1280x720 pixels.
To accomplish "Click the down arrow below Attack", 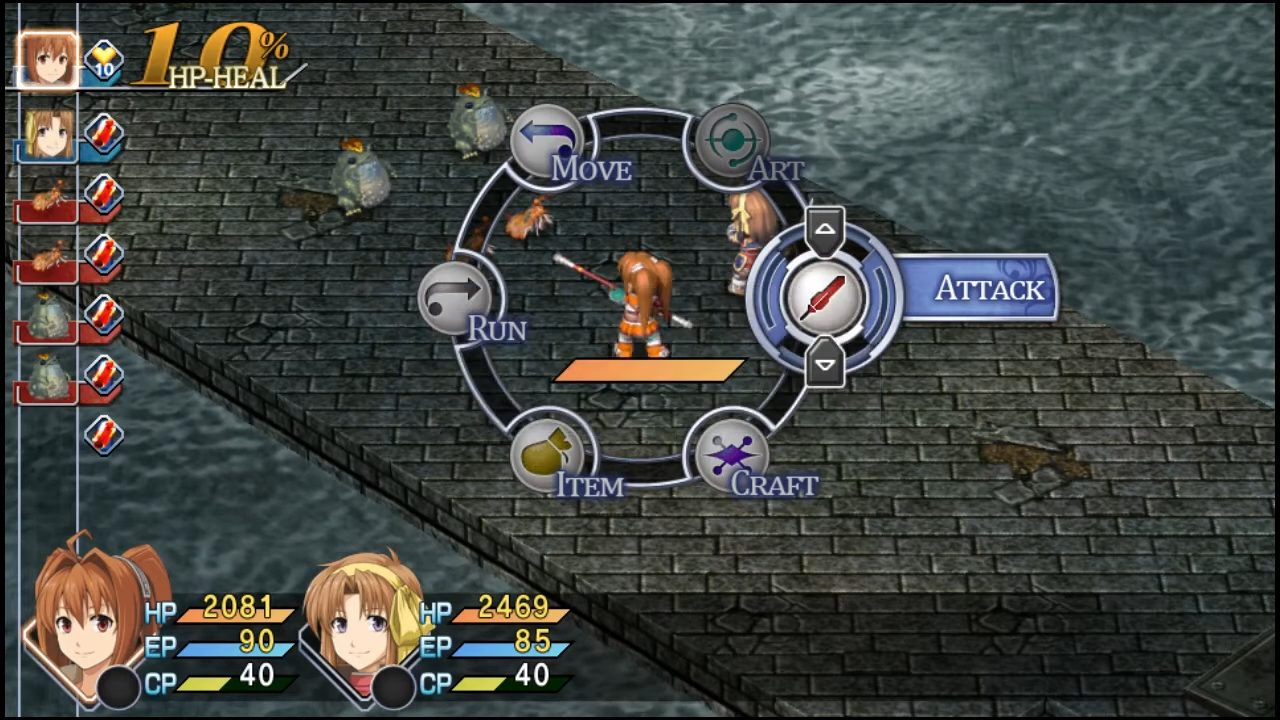I will pos(825,366).
